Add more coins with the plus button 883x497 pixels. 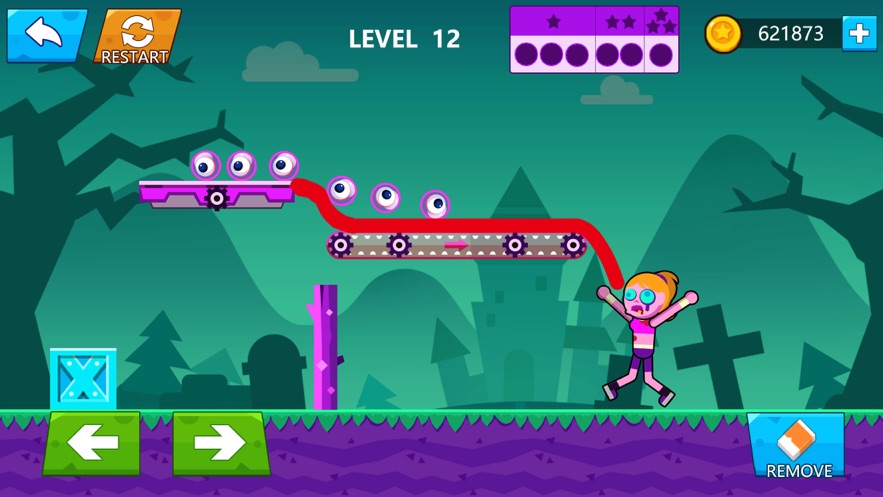859,34
